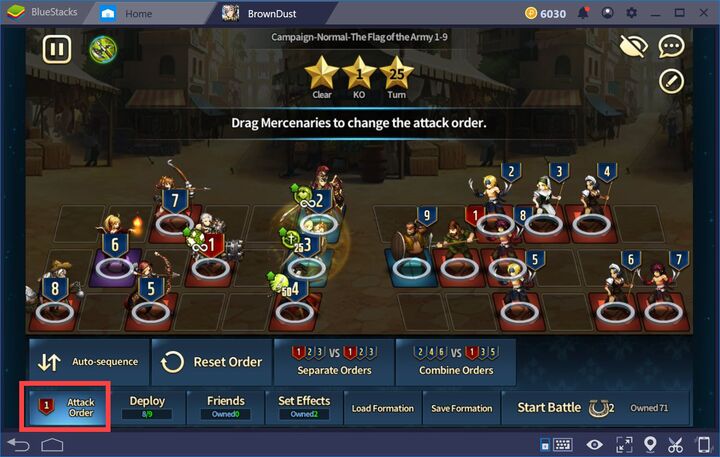Click Load Formation
Screen dimensions: 720x457
382,408
